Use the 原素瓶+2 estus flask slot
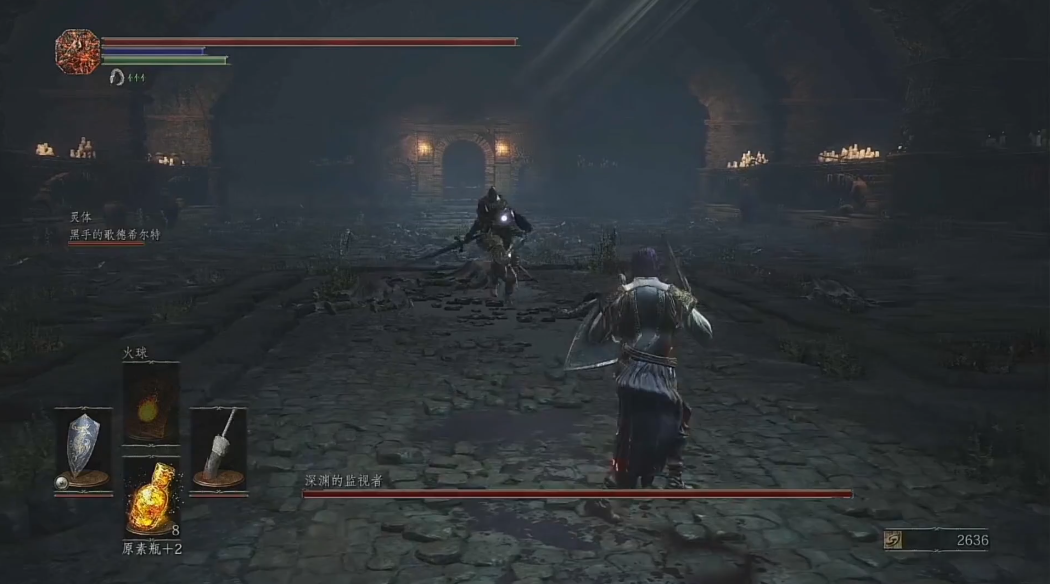This screenshot has height=584, width=1050. click(x=151, y=497)
